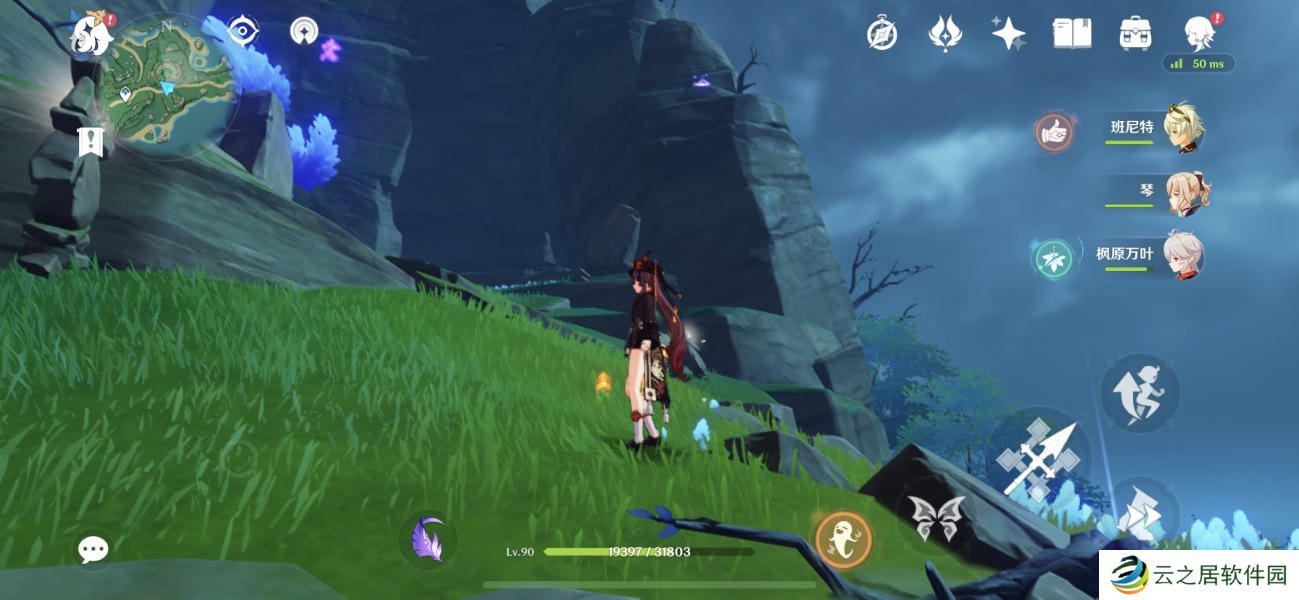
Task: Open the wish four-point star icon
Action: (1008, 34)
